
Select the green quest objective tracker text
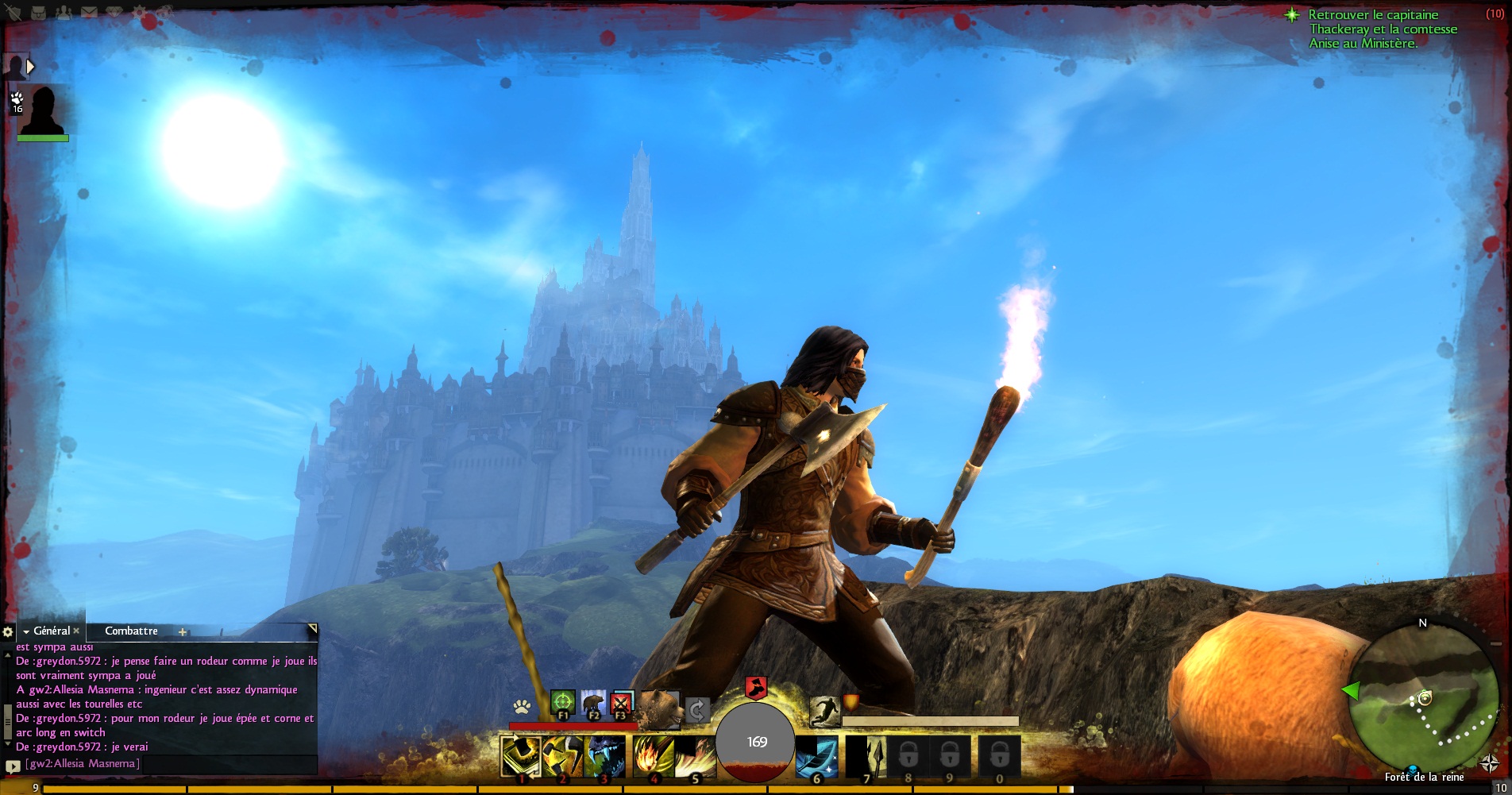pyautogui.click(x=1383, y=29)
